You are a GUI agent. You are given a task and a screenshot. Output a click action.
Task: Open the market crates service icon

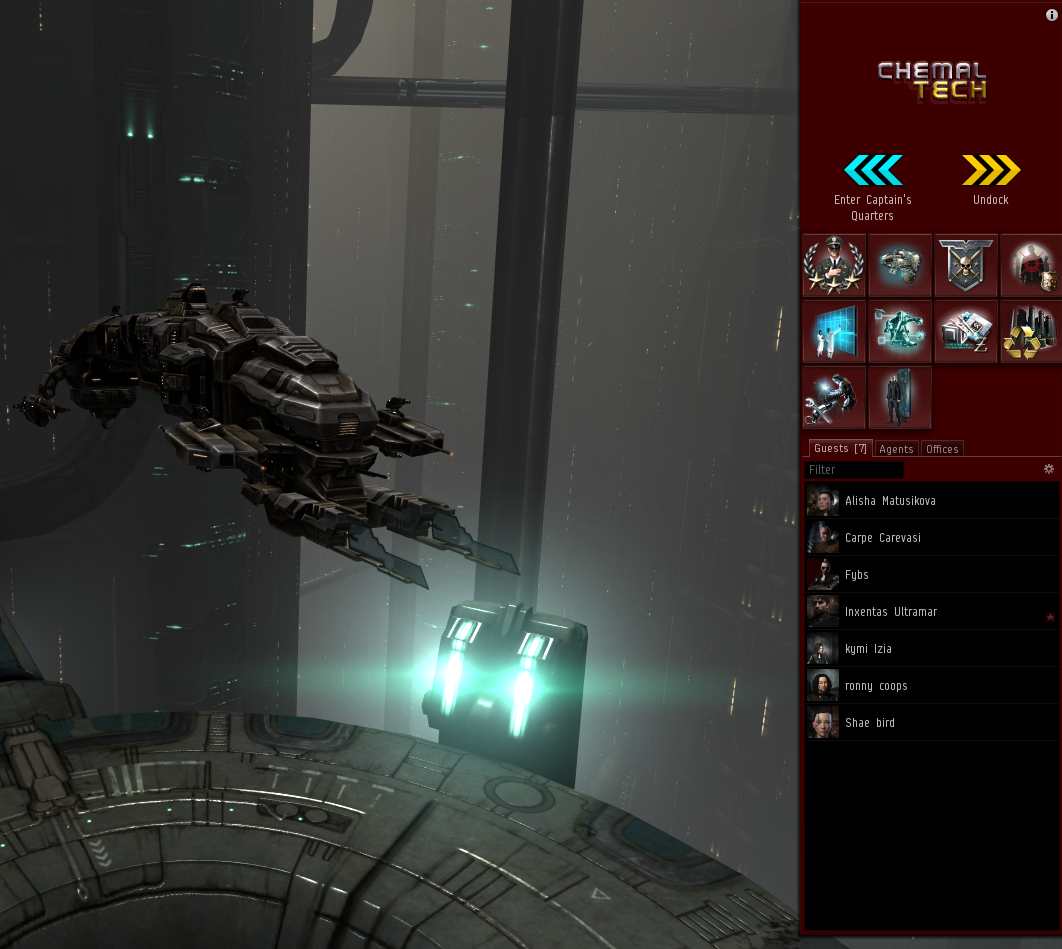coord(966,332)
